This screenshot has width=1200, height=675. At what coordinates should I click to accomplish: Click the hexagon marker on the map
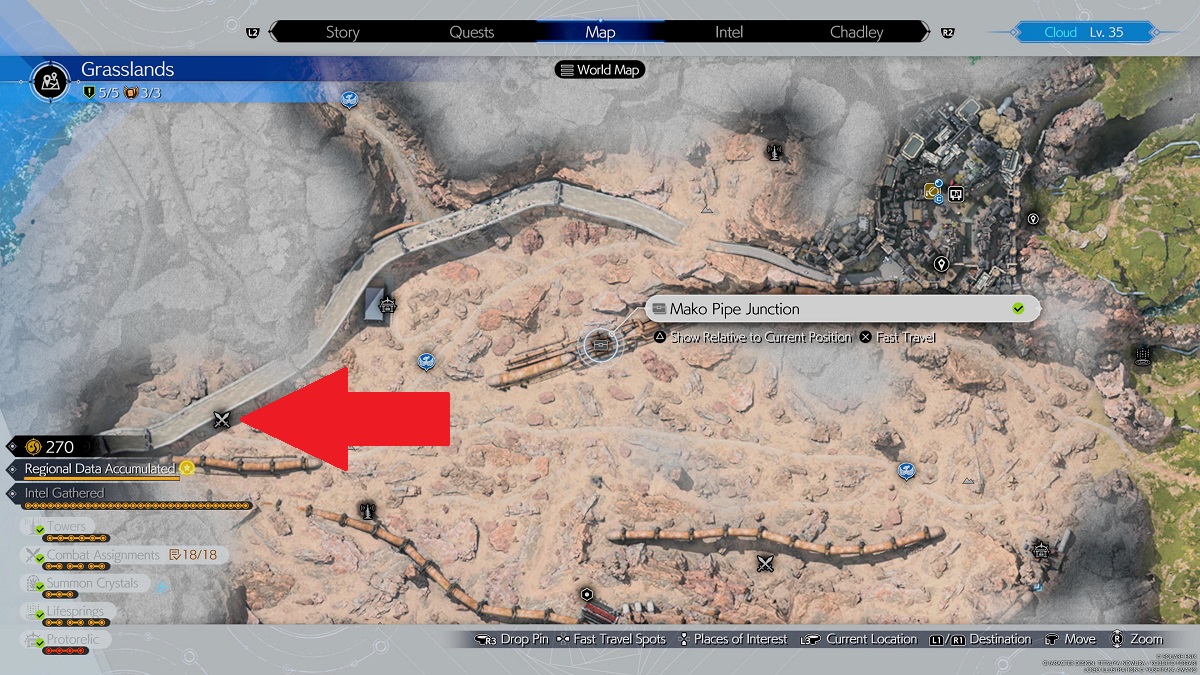click(x=586, y=594)
